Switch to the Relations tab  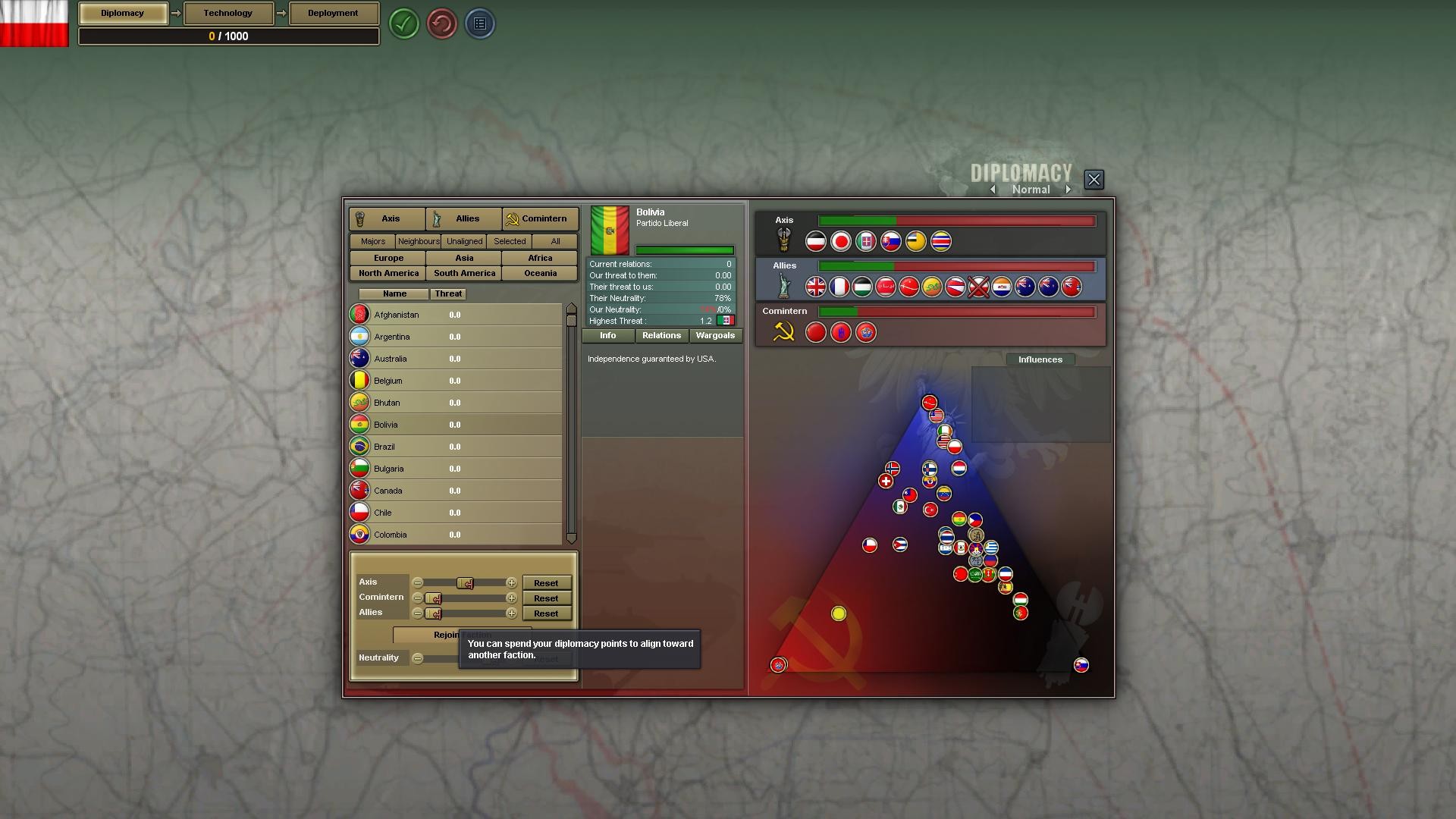(x=661, y=335)
